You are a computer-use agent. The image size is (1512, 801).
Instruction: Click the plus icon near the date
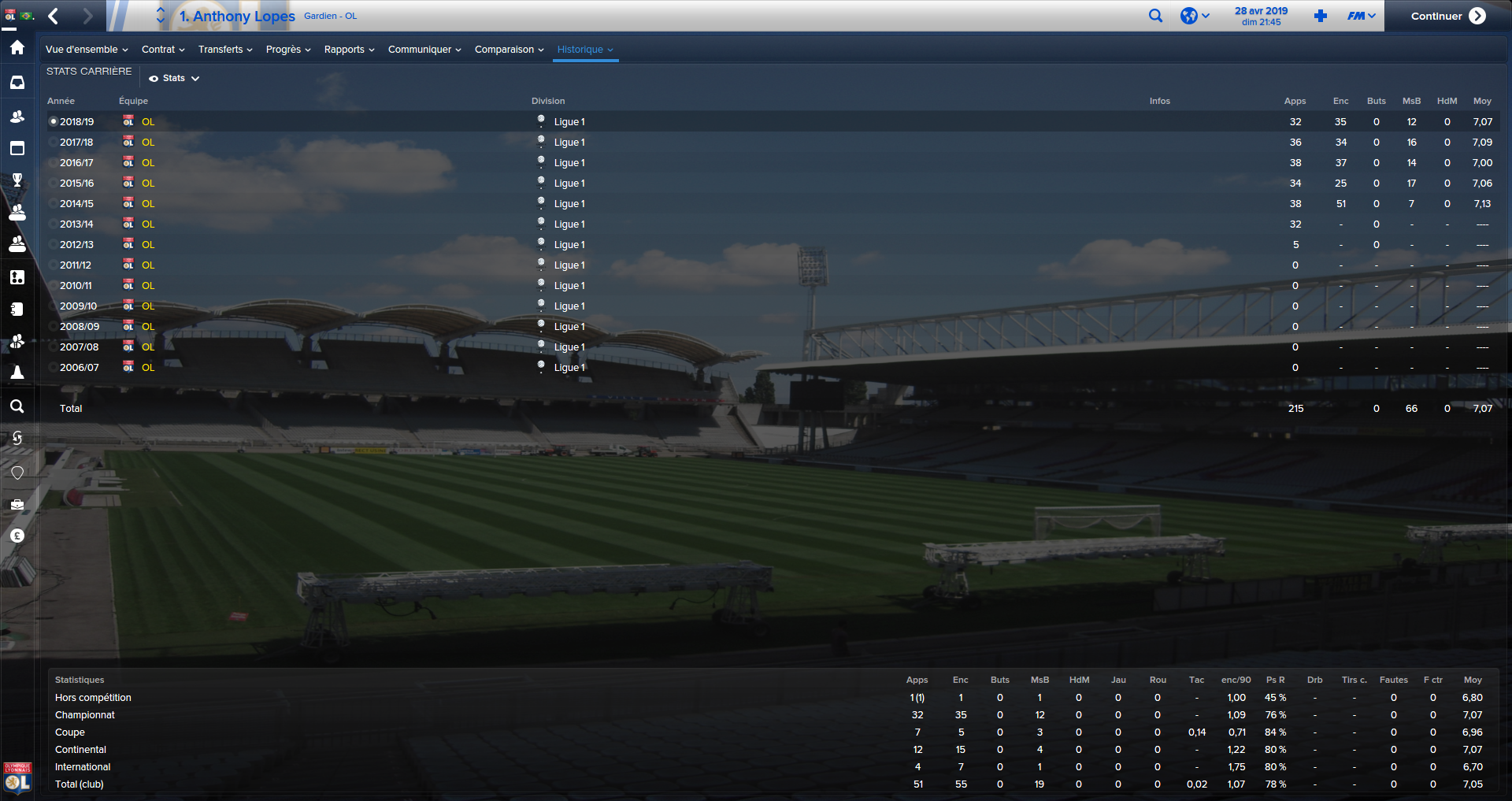pyautogui.click(x=1320, y=15)
